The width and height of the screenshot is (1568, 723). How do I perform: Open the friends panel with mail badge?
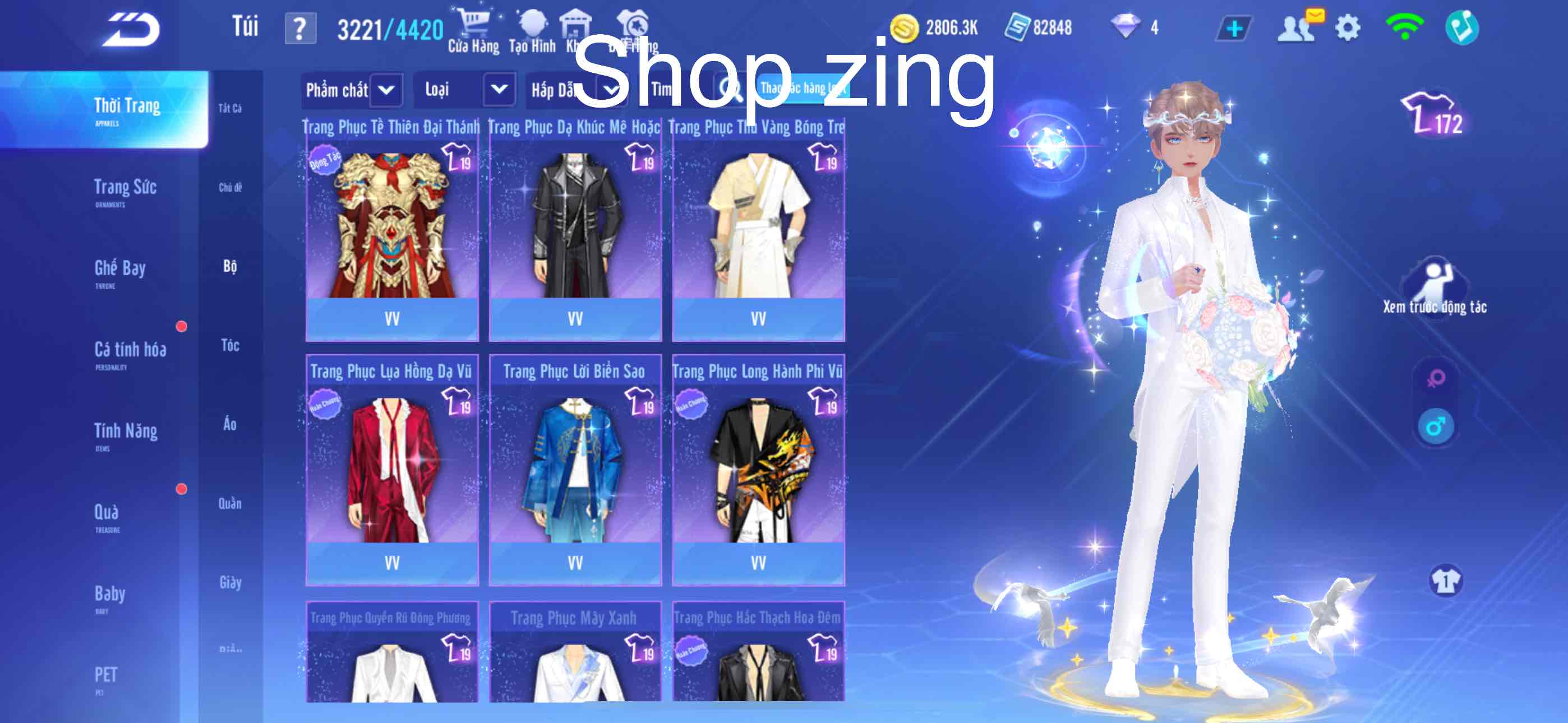click(x=1299, y=26)
